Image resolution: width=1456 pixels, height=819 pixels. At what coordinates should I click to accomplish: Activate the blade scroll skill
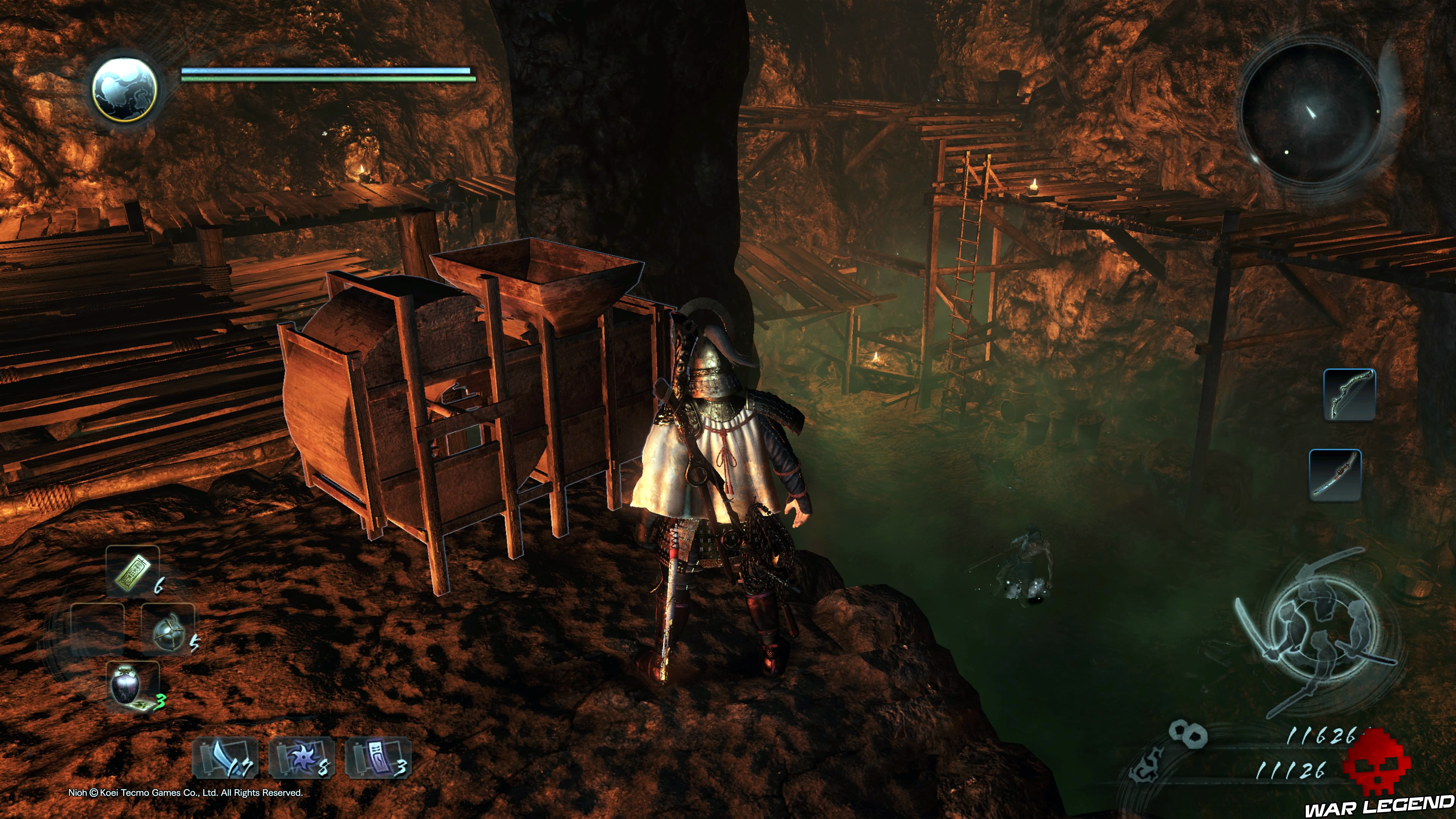(x=226, y=758)
